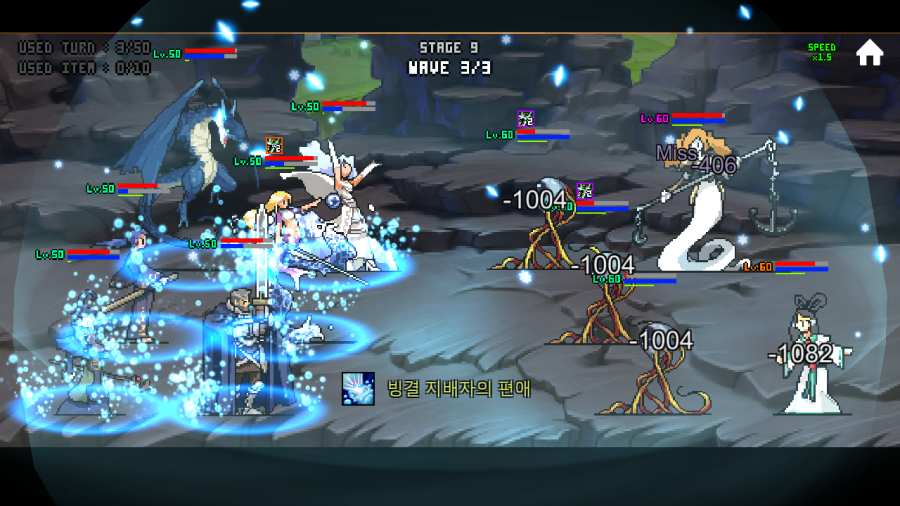Toggle the battle speed x1.5 button
Screen dimensions: 900x506
pos(821,52)
